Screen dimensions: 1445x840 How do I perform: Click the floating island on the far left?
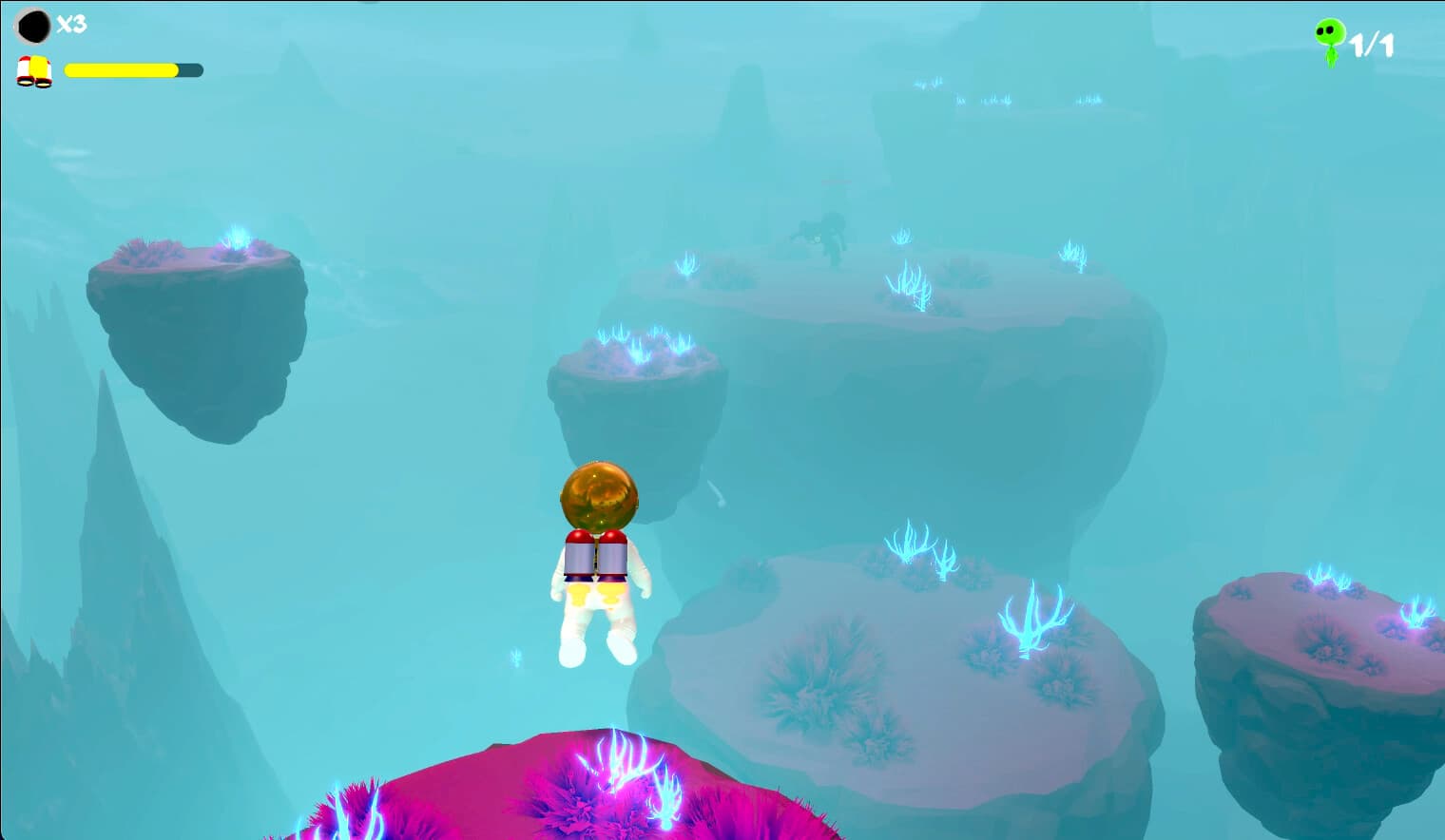click(x=190, y=314)
